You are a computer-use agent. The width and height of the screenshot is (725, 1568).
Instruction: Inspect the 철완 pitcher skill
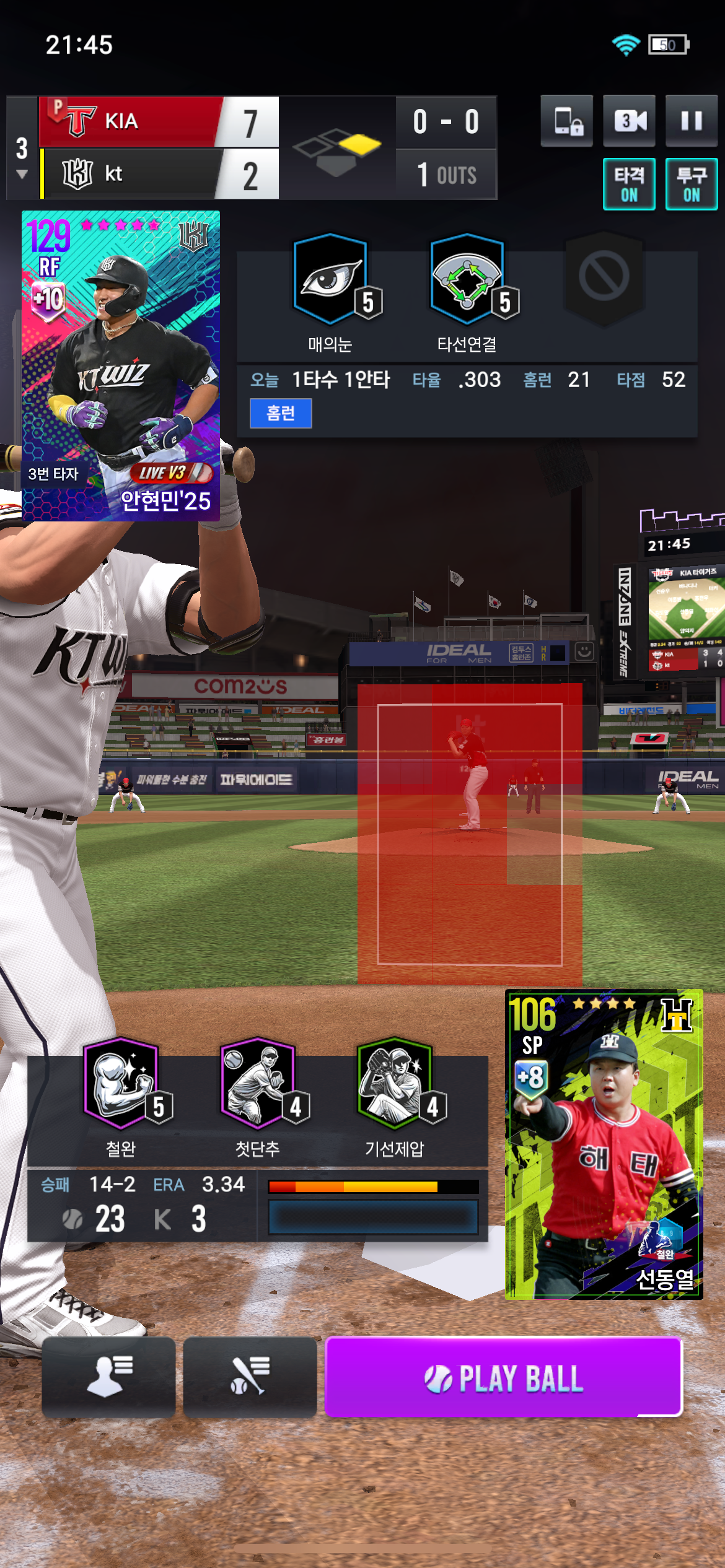tap(121, 1084)
